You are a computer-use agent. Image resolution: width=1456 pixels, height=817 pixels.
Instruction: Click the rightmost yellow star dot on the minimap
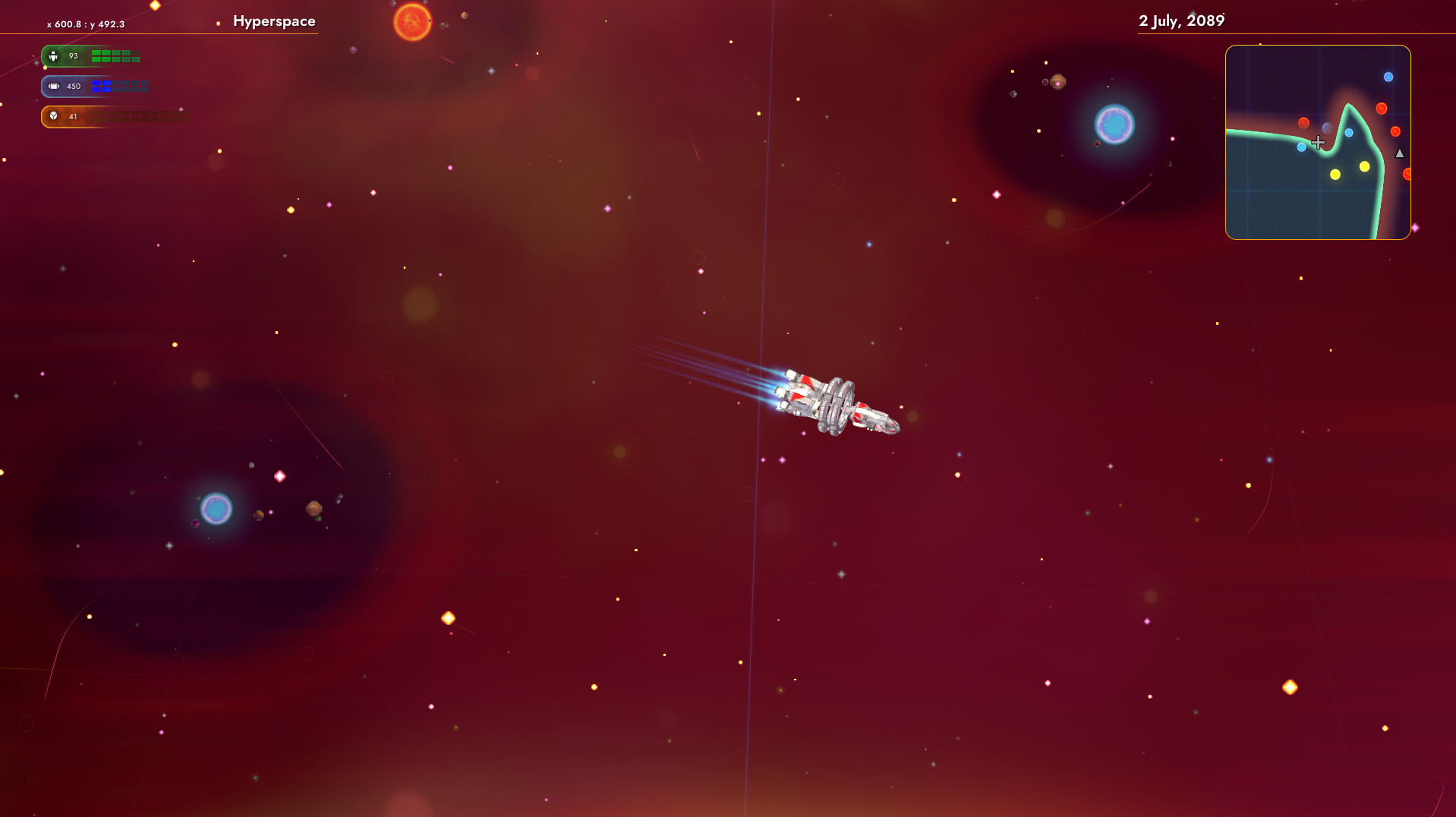(1364, 167)
